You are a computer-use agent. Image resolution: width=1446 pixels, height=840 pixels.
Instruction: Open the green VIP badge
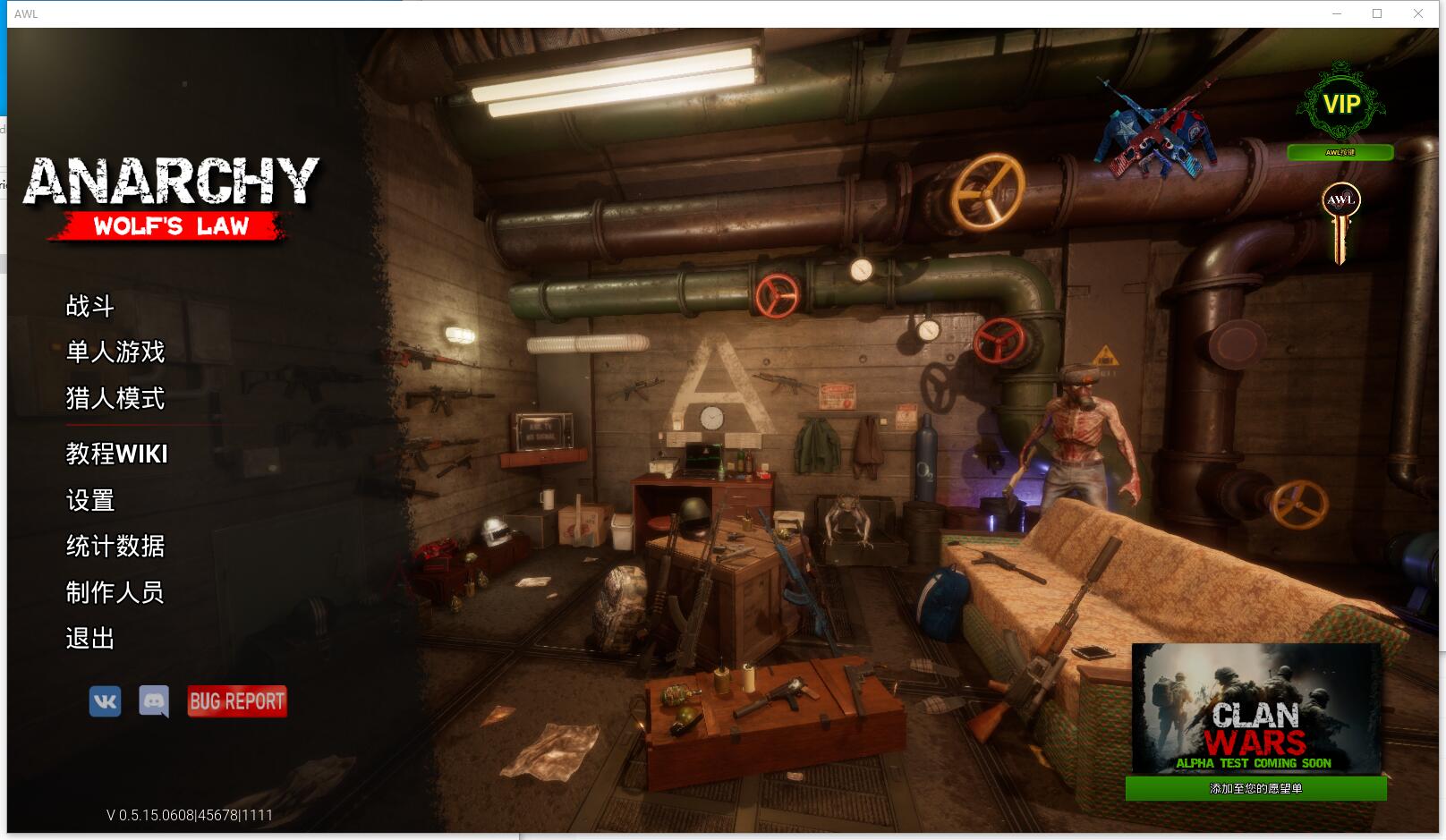(x=1340, y=104)
